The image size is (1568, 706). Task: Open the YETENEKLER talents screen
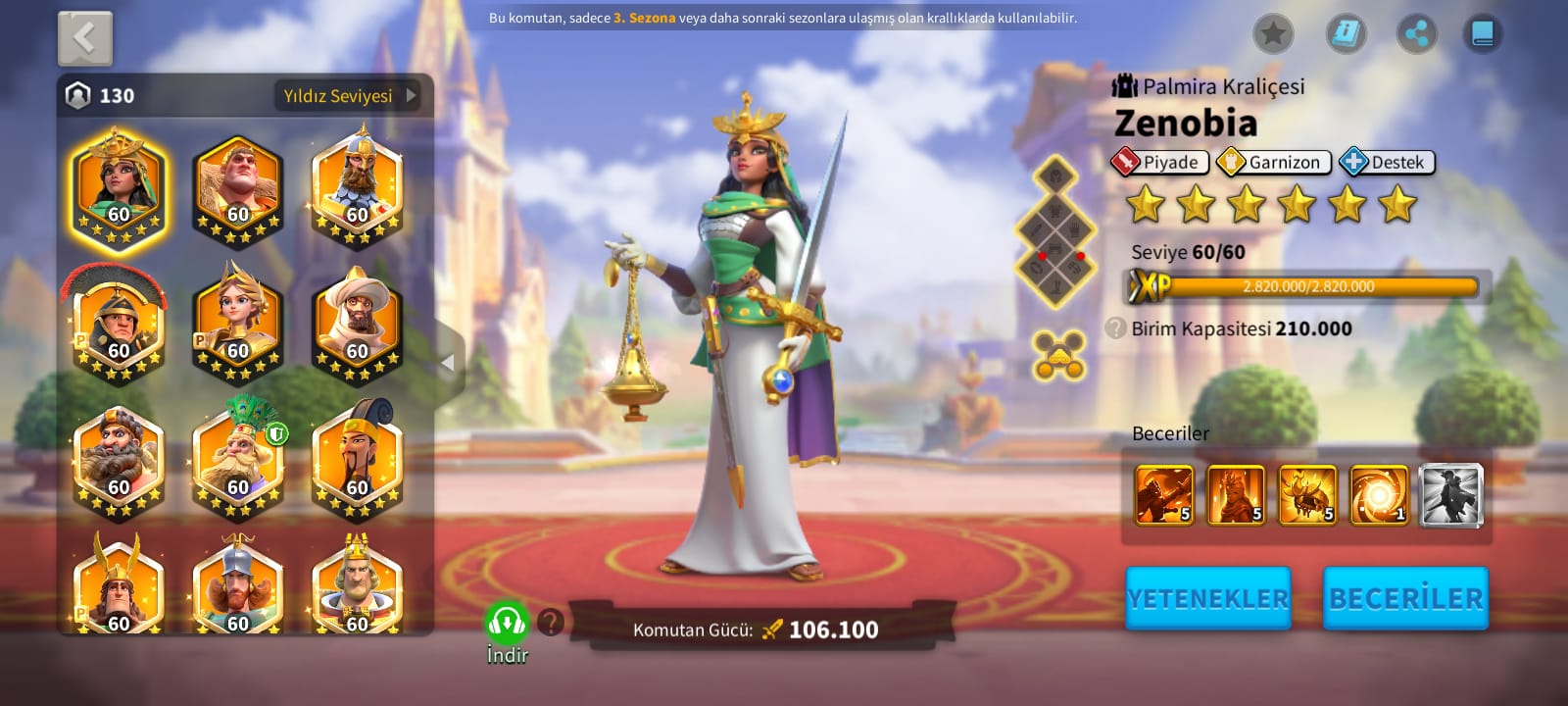(x=1207, y=598)
